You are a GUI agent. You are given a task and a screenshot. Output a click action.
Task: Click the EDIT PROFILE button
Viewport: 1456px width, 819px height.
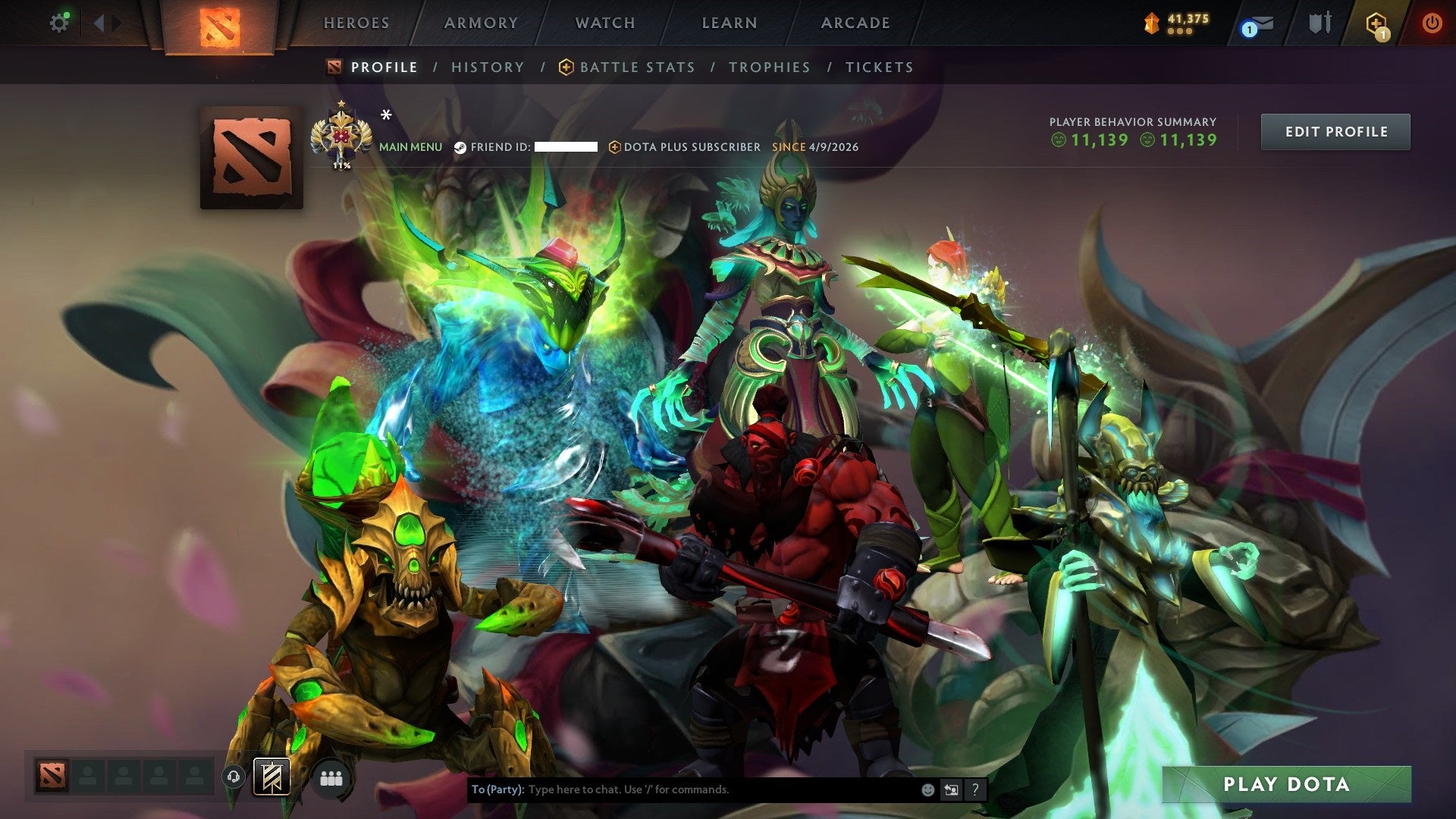tap(1335, 131)
